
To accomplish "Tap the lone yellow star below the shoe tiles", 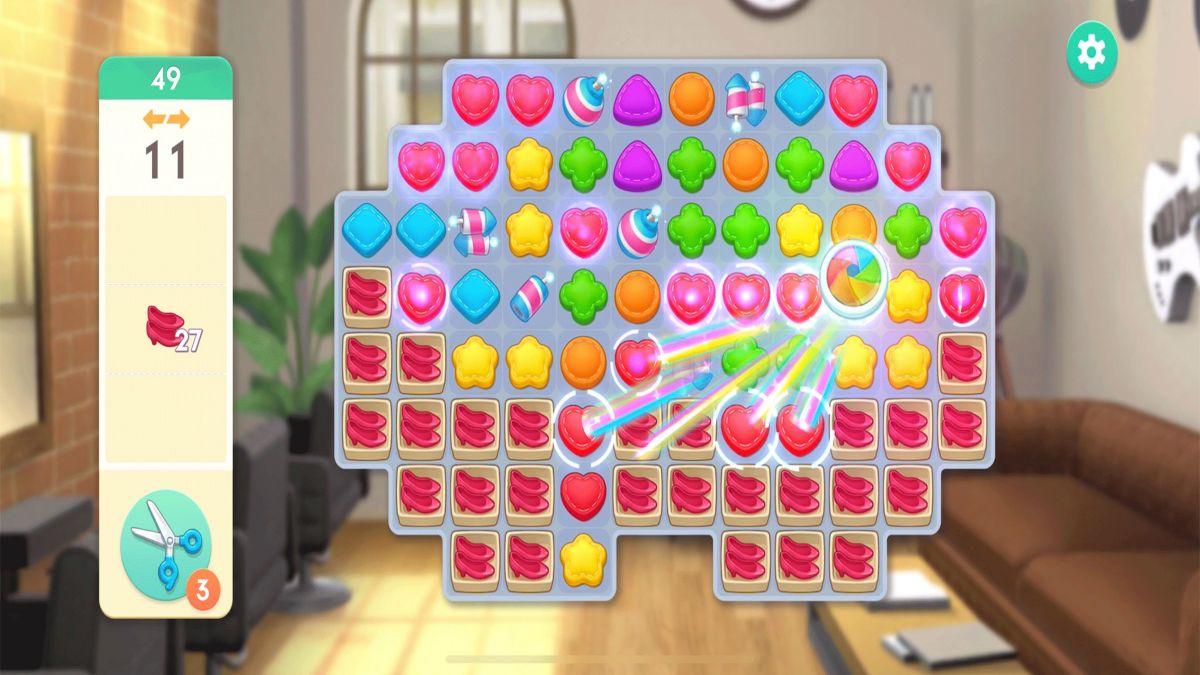I will 583,560.
